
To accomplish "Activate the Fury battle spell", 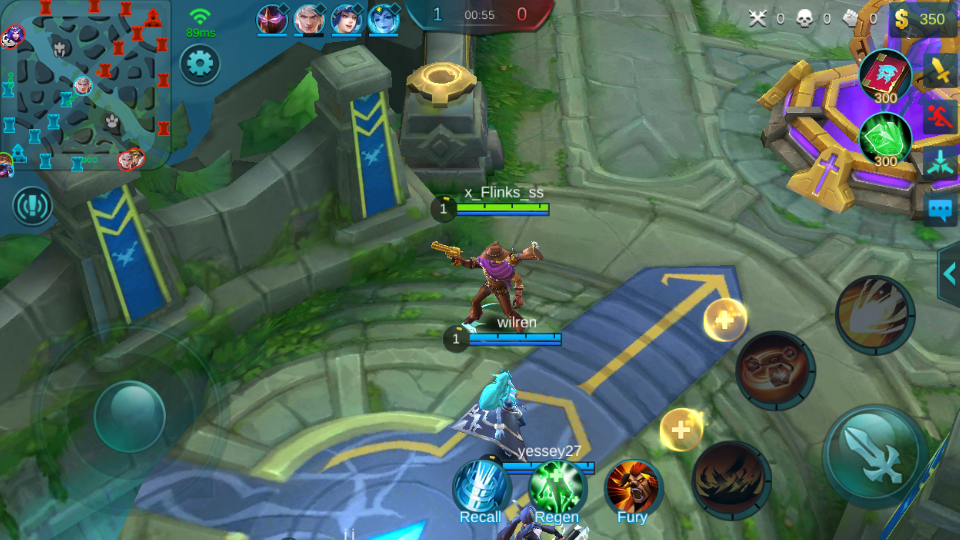I will (x=632, y=488).
